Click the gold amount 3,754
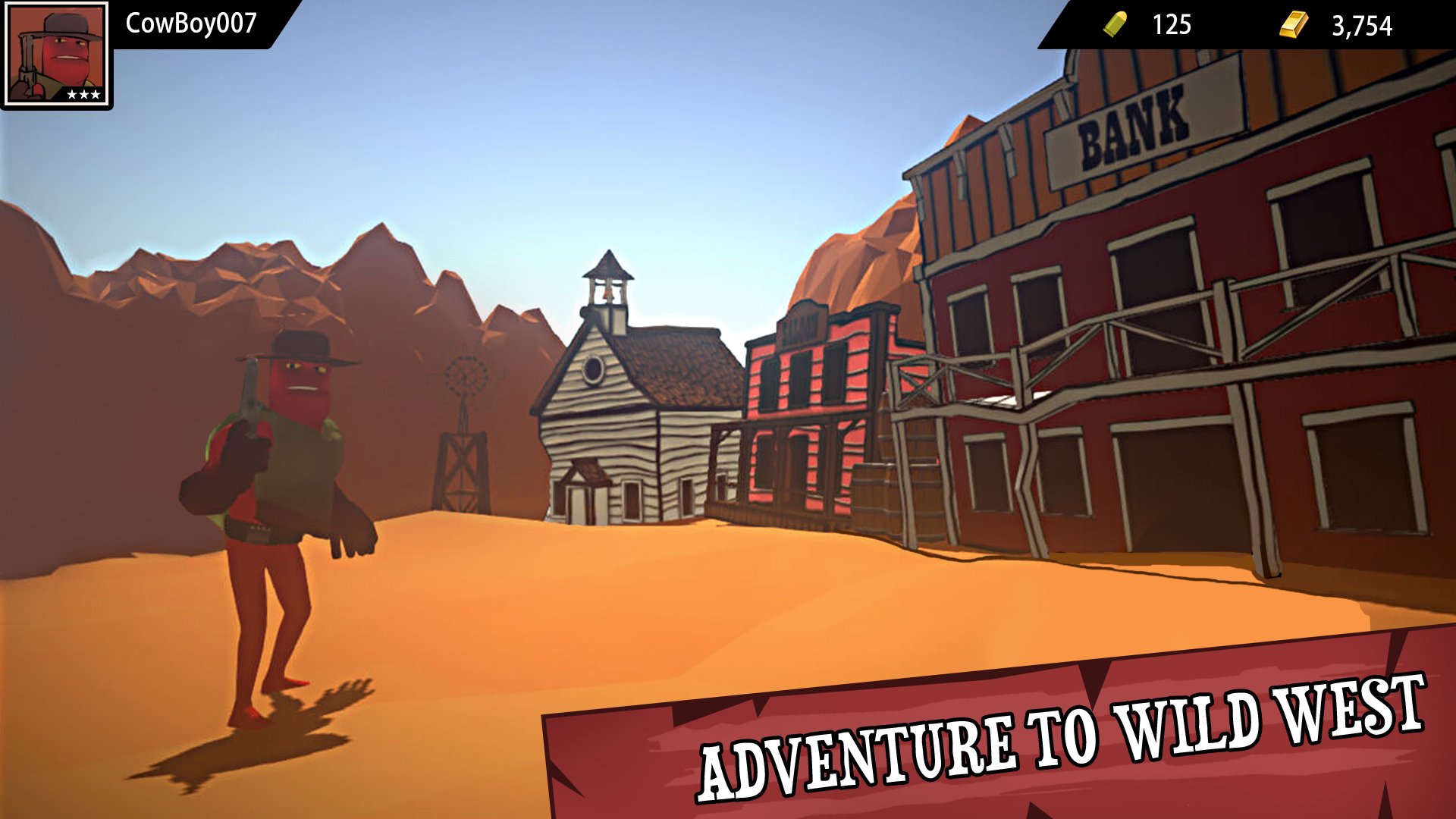 tap(1361, 25)
